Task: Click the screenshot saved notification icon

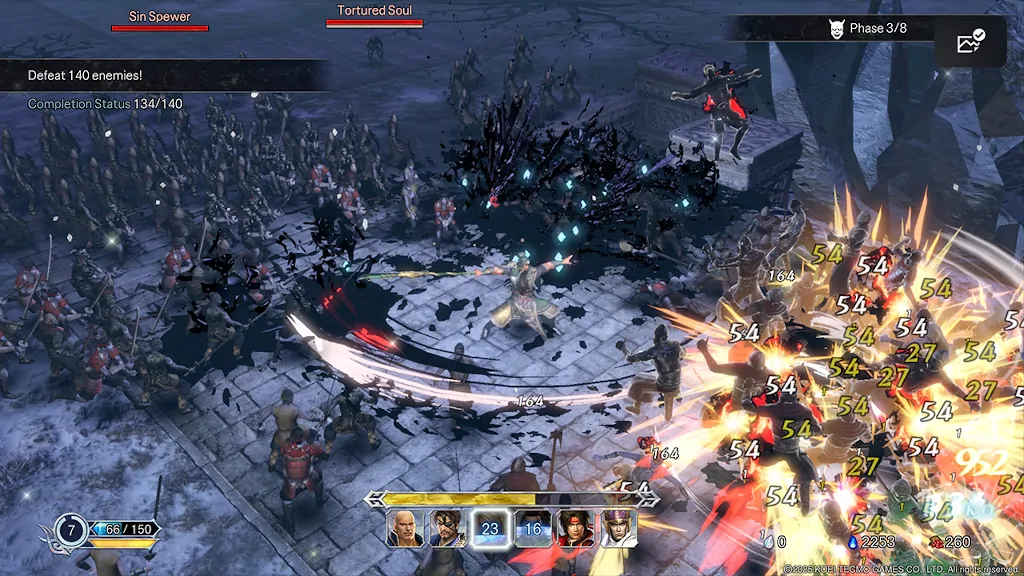Action: point(970,42)
